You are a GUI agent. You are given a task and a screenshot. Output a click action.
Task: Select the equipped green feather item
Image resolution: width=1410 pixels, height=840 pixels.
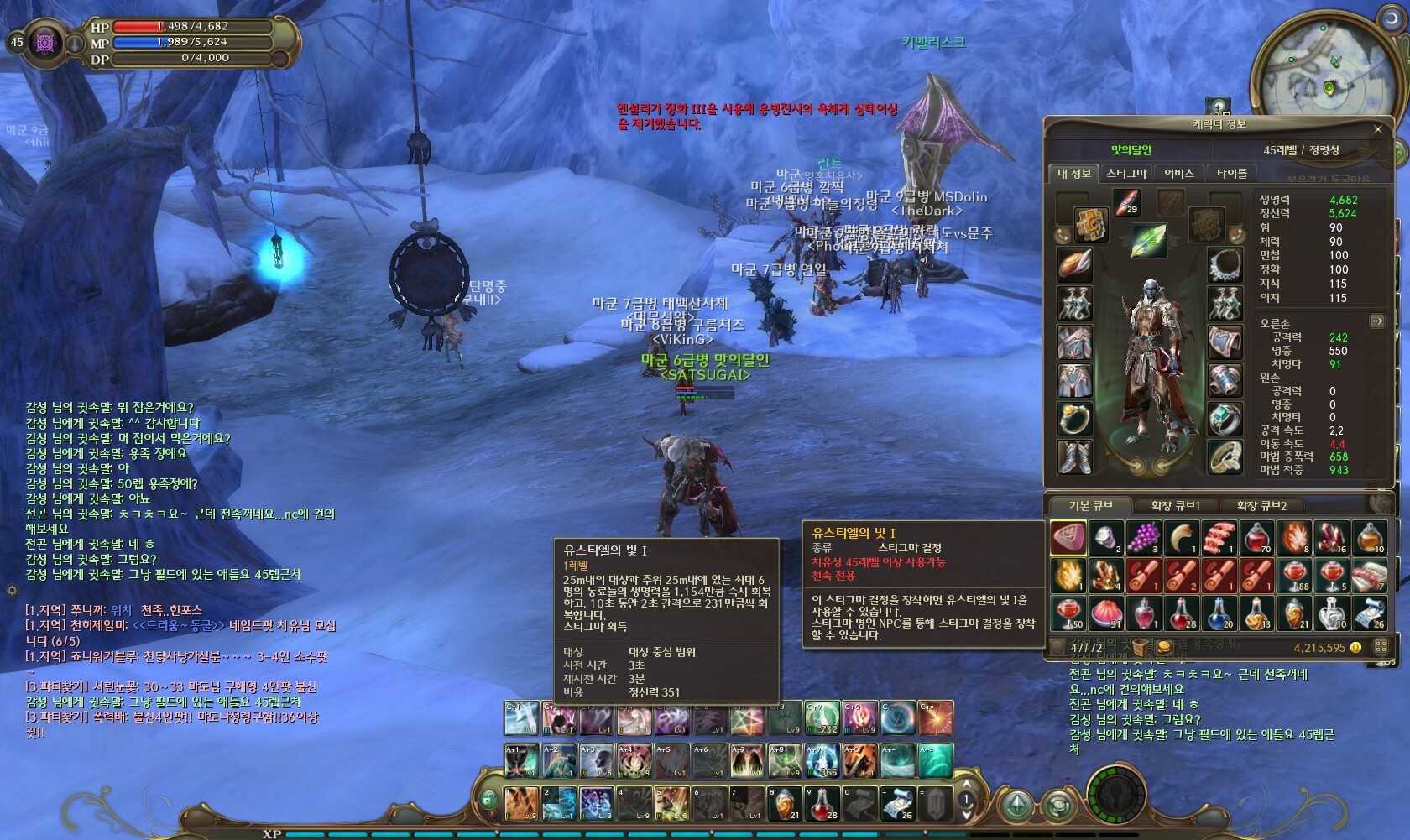pos(1147,241)
